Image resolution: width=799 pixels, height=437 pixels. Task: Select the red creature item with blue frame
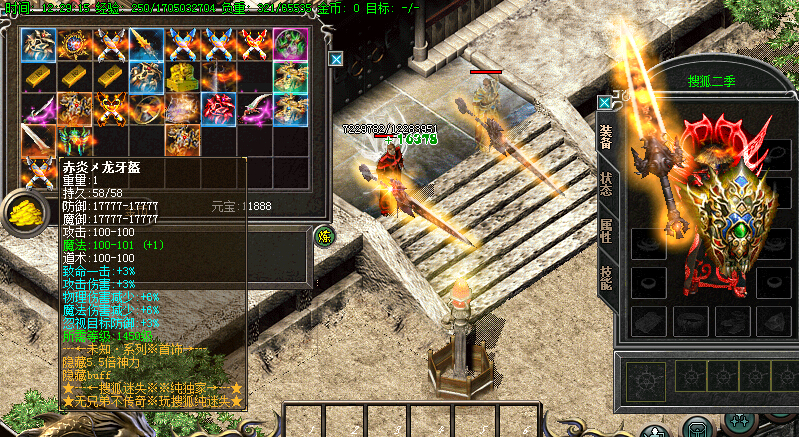click(218, 108)
